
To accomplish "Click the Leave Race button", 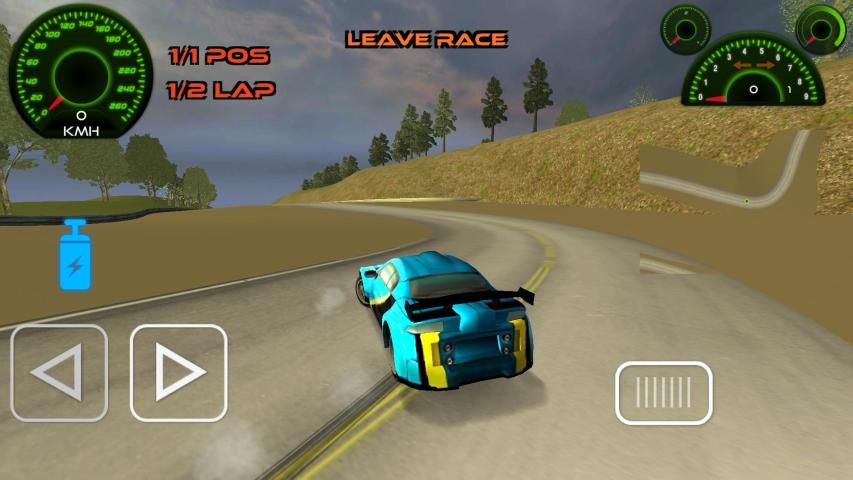I will (426, 39).
